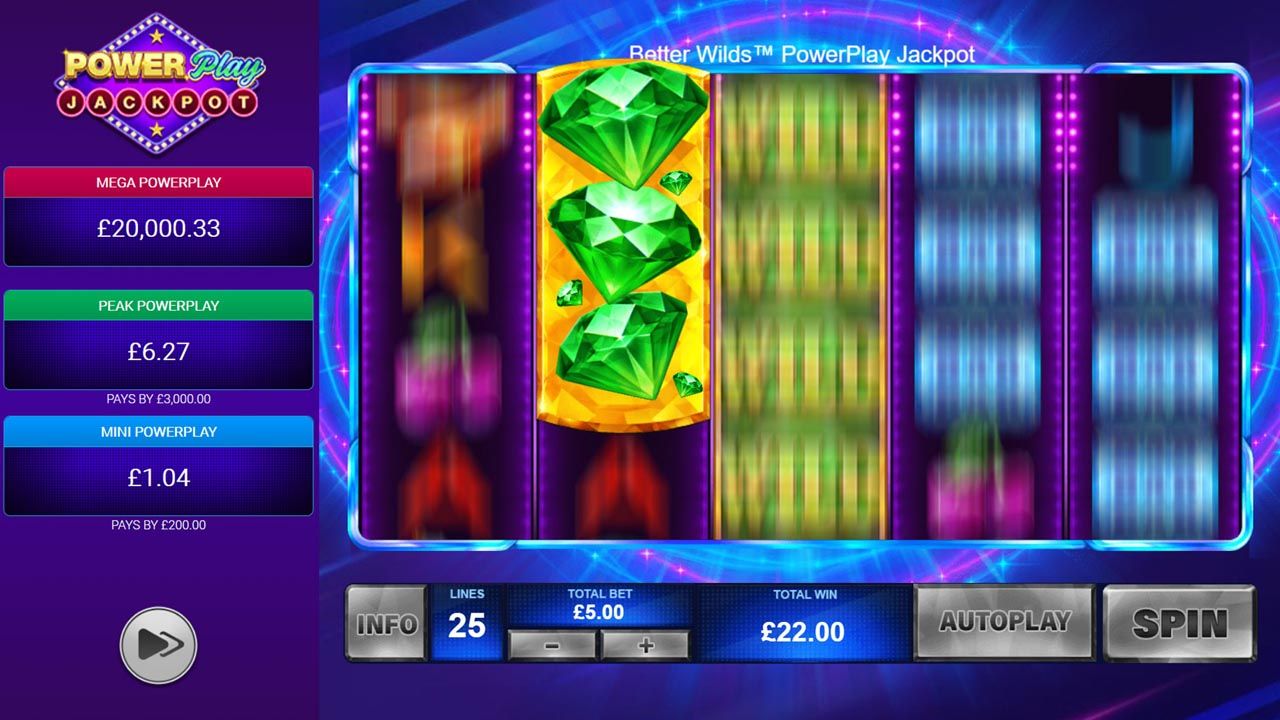
Task: Click the PAYS BY £3,000.00 label
Action: pos(158,398)
